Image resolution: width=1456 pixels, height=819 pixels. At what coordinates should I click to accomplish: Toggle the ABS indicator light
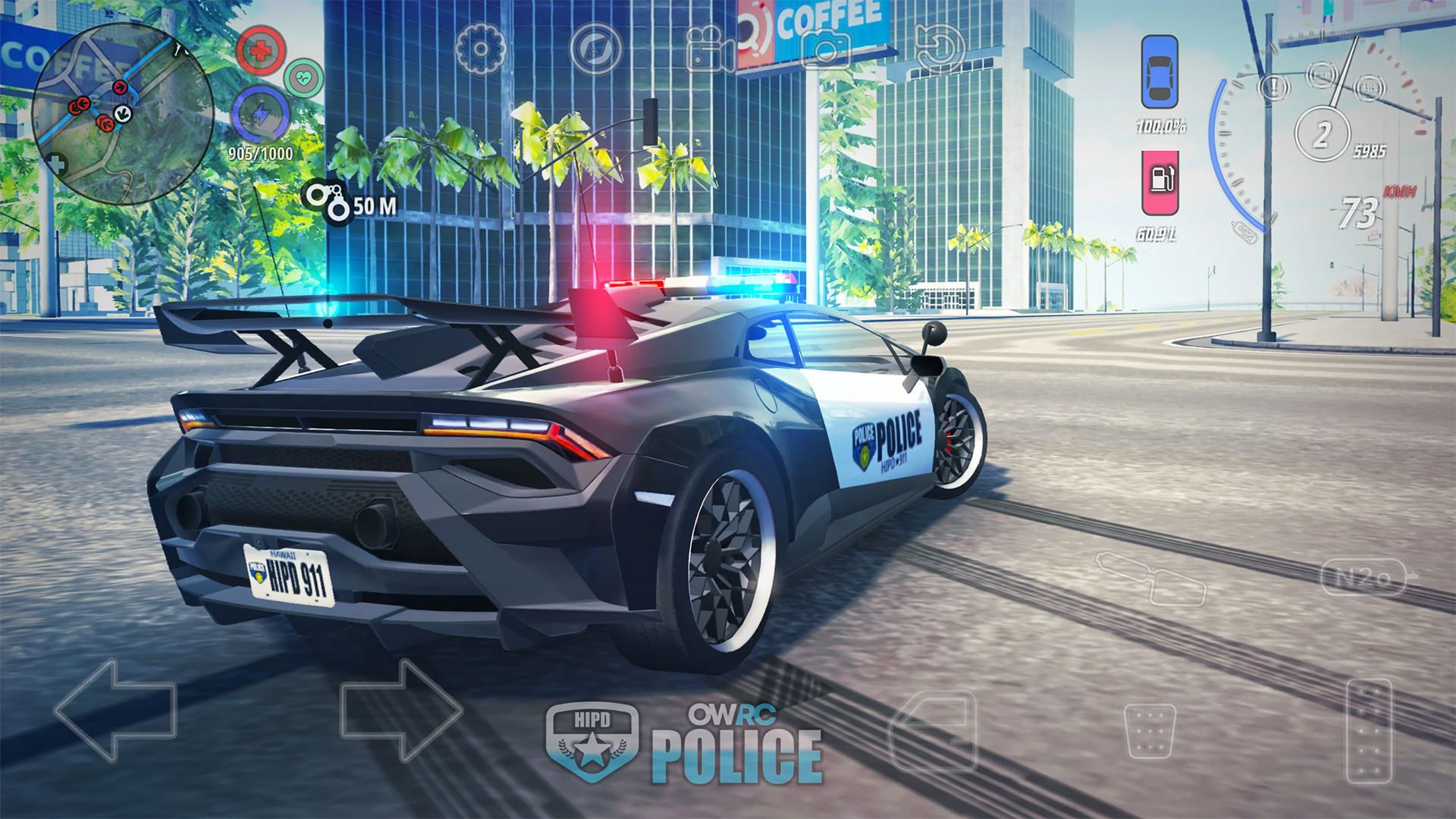click(x=1369, y=89)
